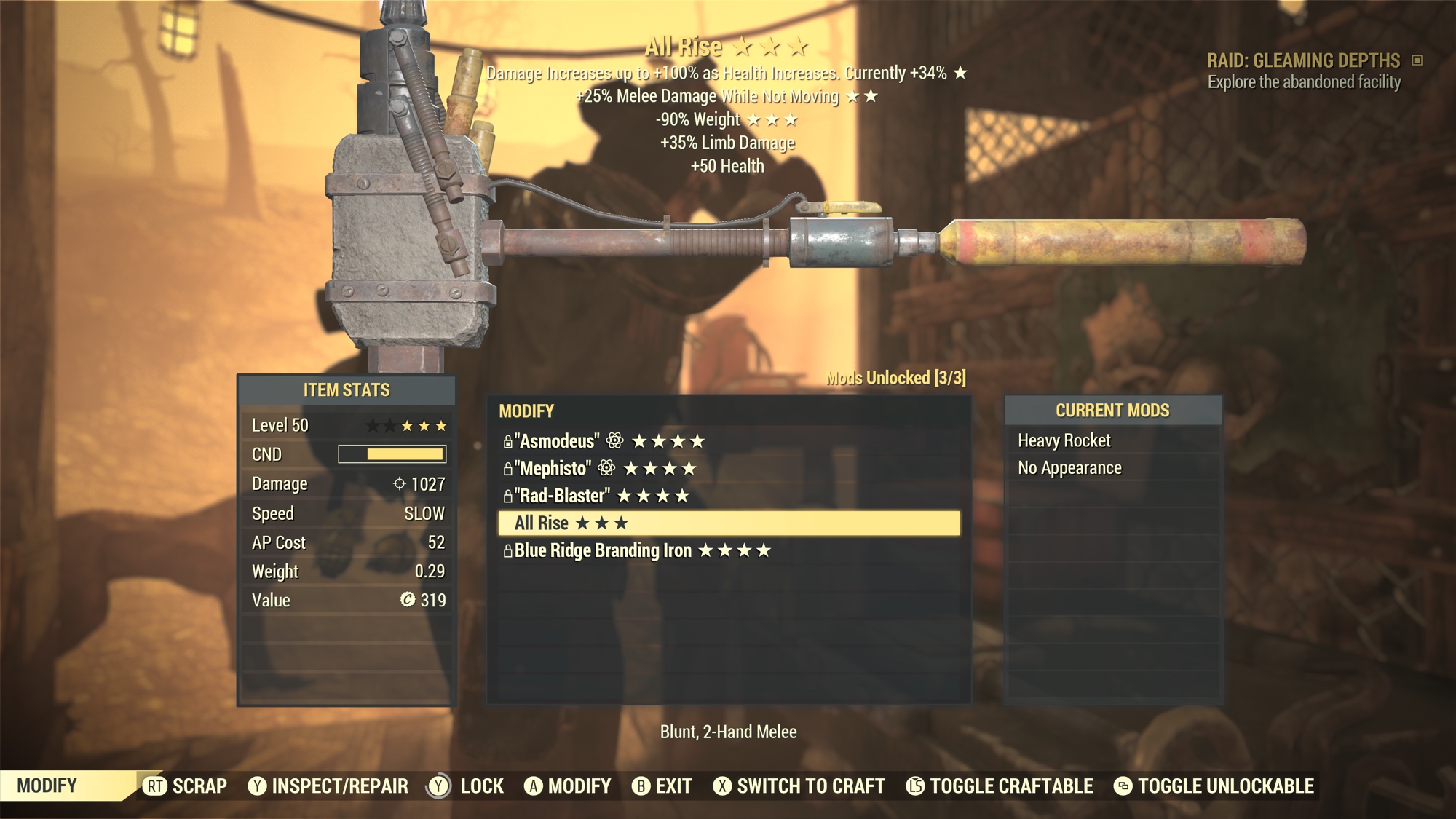1456x819 pixels.
Task: Switch to Craft mode
Action: pyautogui.click(x=799, y=786)
